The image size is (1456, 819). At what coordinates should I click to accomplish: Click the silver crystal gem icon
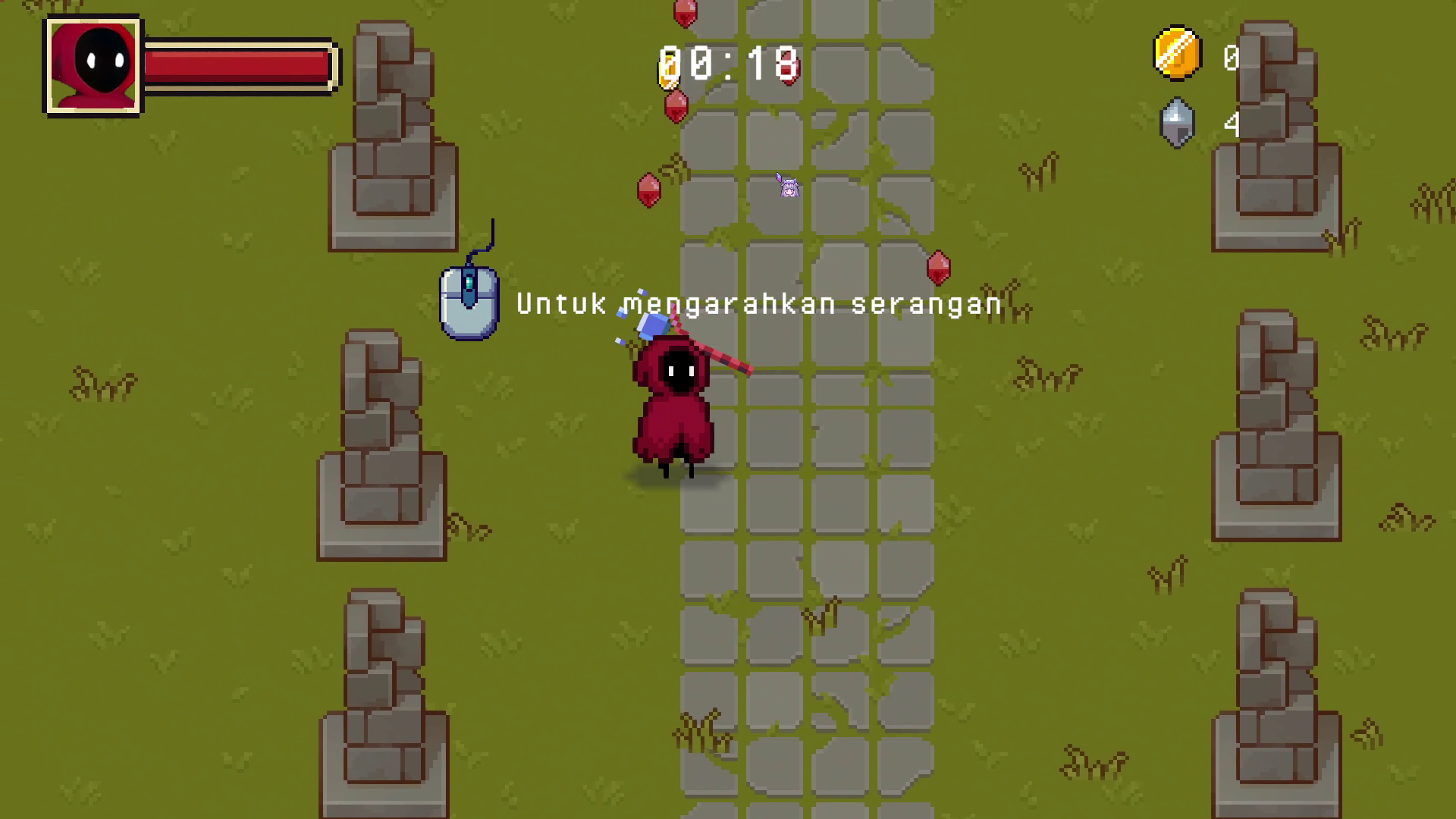click(1177, 123)
